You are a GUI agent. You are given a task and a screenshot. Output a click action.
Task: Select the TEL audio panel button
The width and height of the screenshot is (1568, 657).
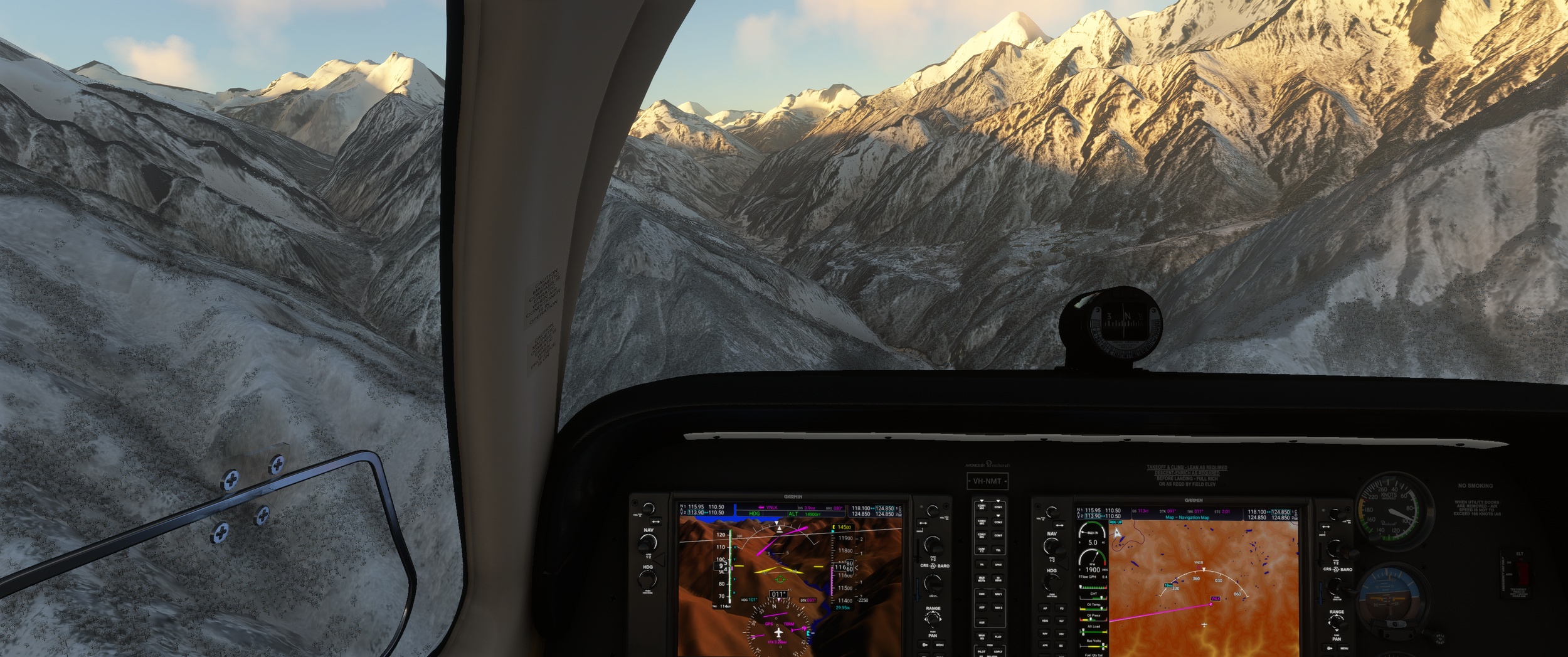pyautogui.click(x=998, y=550)
